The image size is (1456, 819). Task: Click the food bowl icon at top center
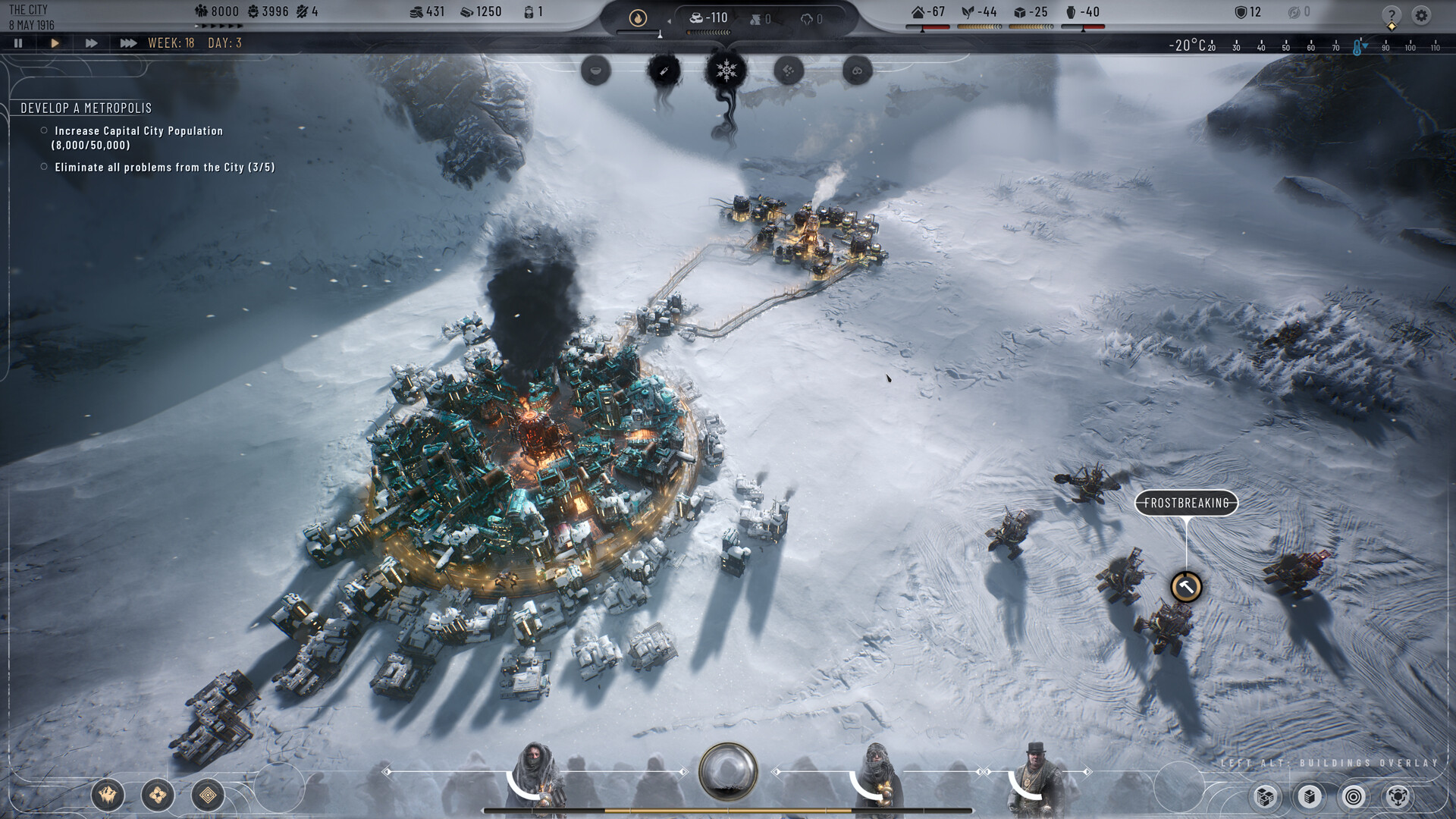click(x=595, y=71)
